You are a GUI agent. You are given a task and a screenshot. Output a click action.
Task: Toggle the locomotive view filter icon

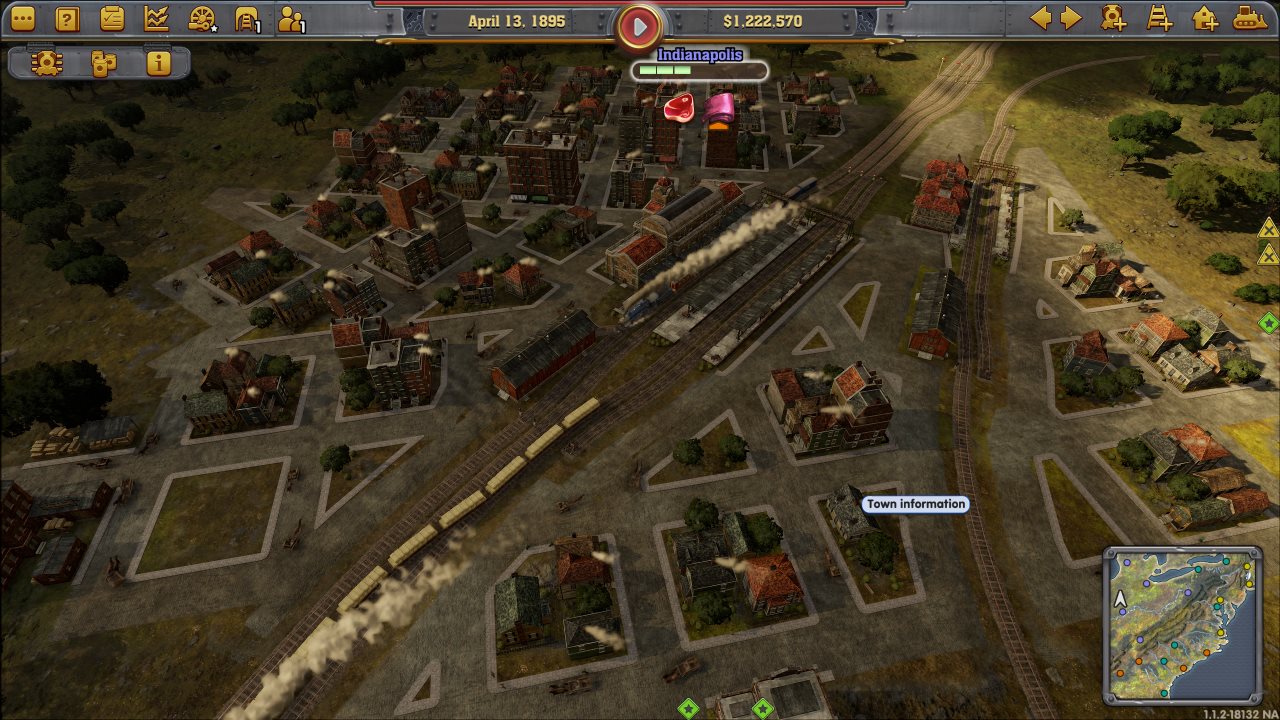[x=45, y=63]
